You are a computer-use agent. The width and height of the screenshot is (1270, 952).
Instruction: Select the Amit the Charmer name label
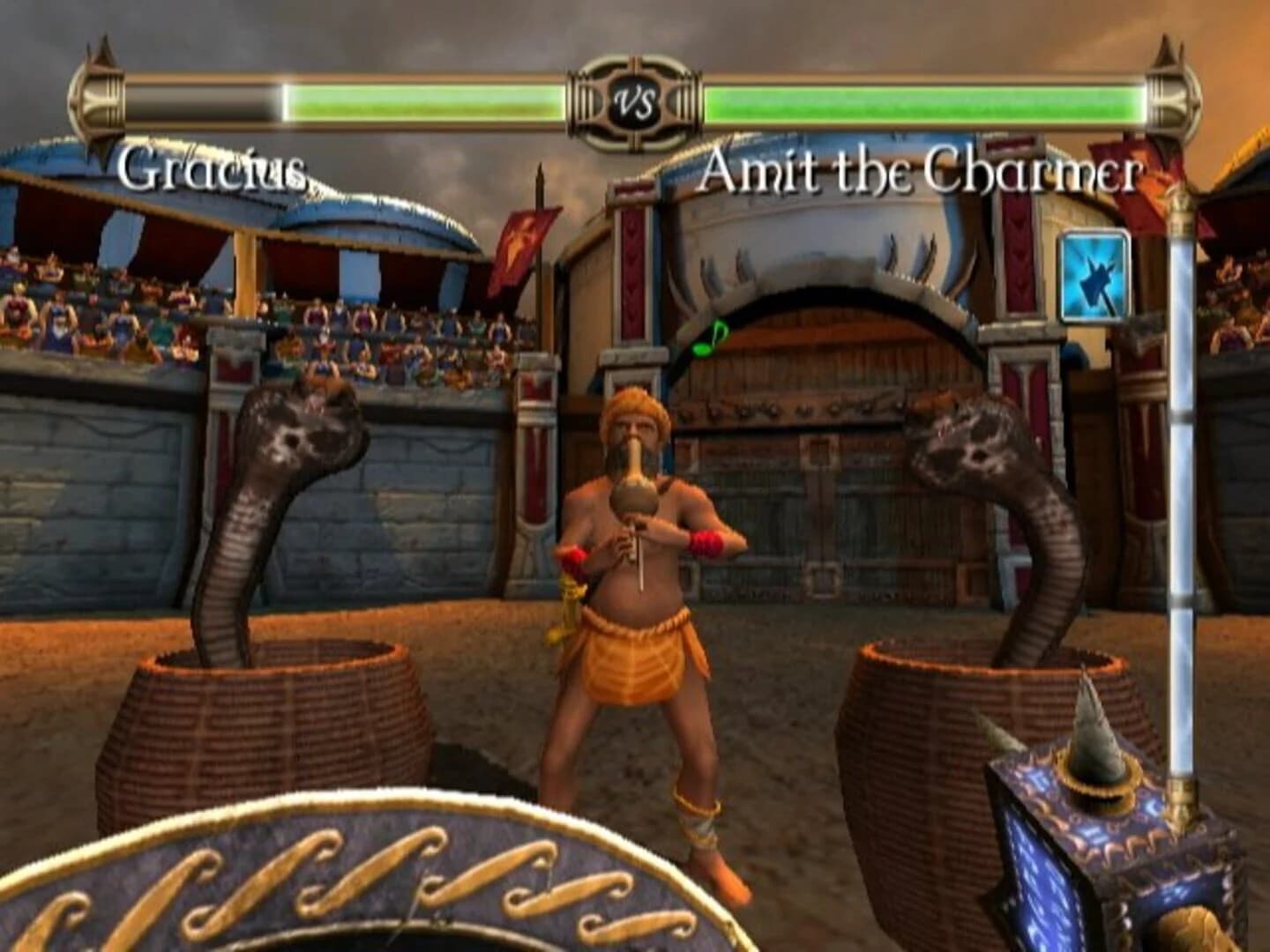coord(923,173)
